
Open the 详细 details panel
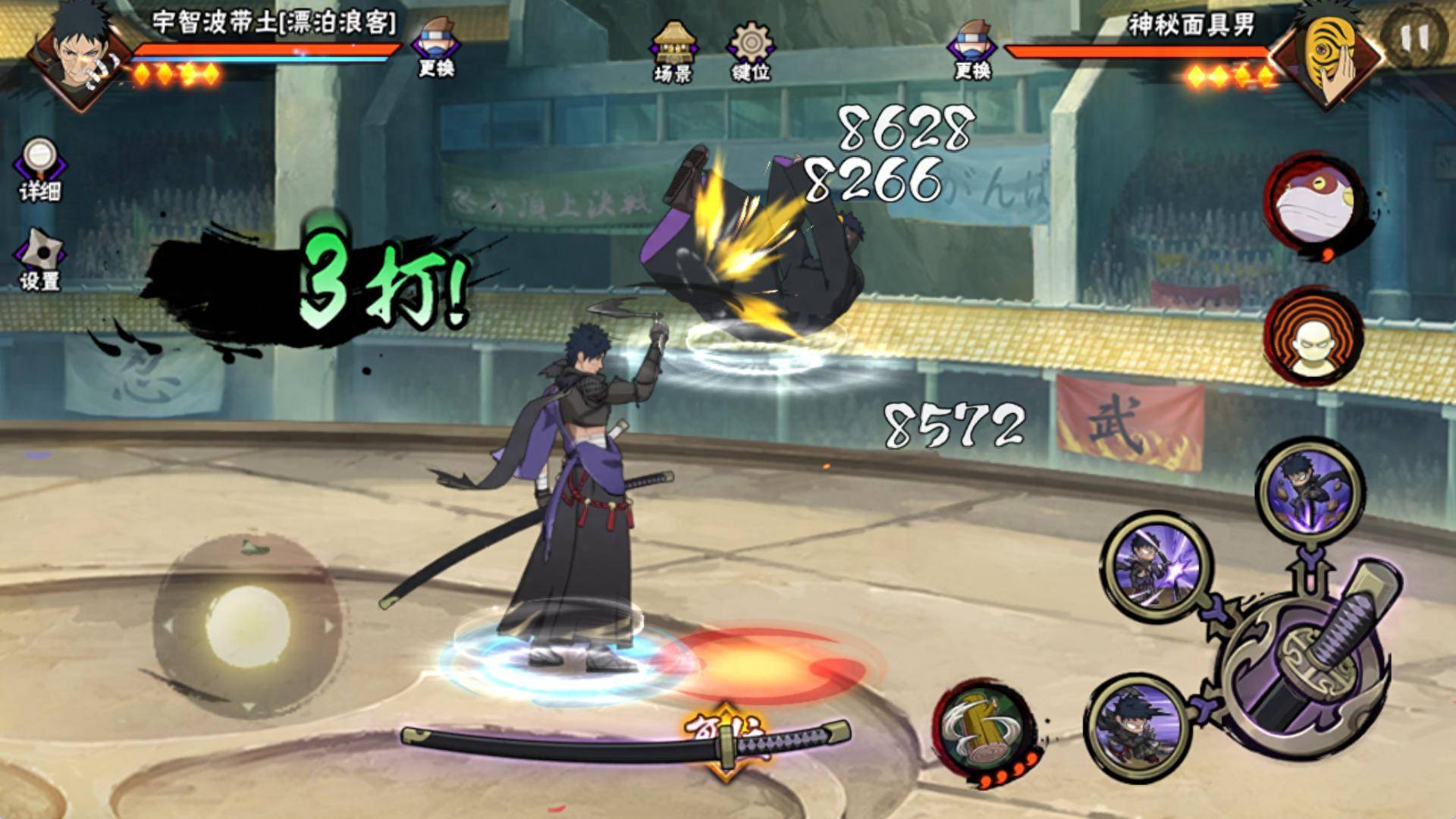pos(39,170)
